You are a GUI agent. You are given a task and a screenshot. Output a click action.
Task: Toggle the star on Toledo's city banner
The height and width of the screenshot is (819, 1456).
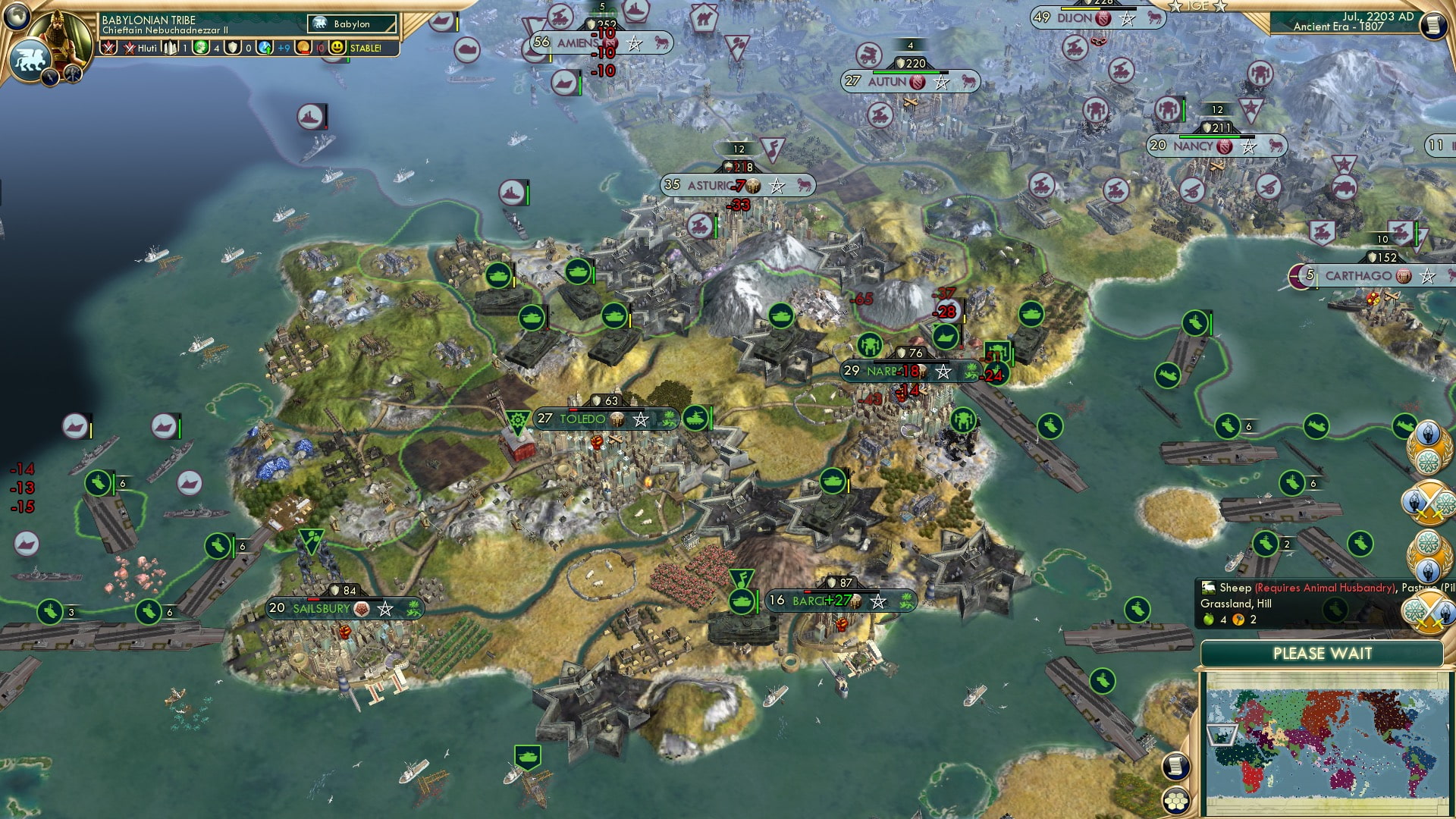641,418
